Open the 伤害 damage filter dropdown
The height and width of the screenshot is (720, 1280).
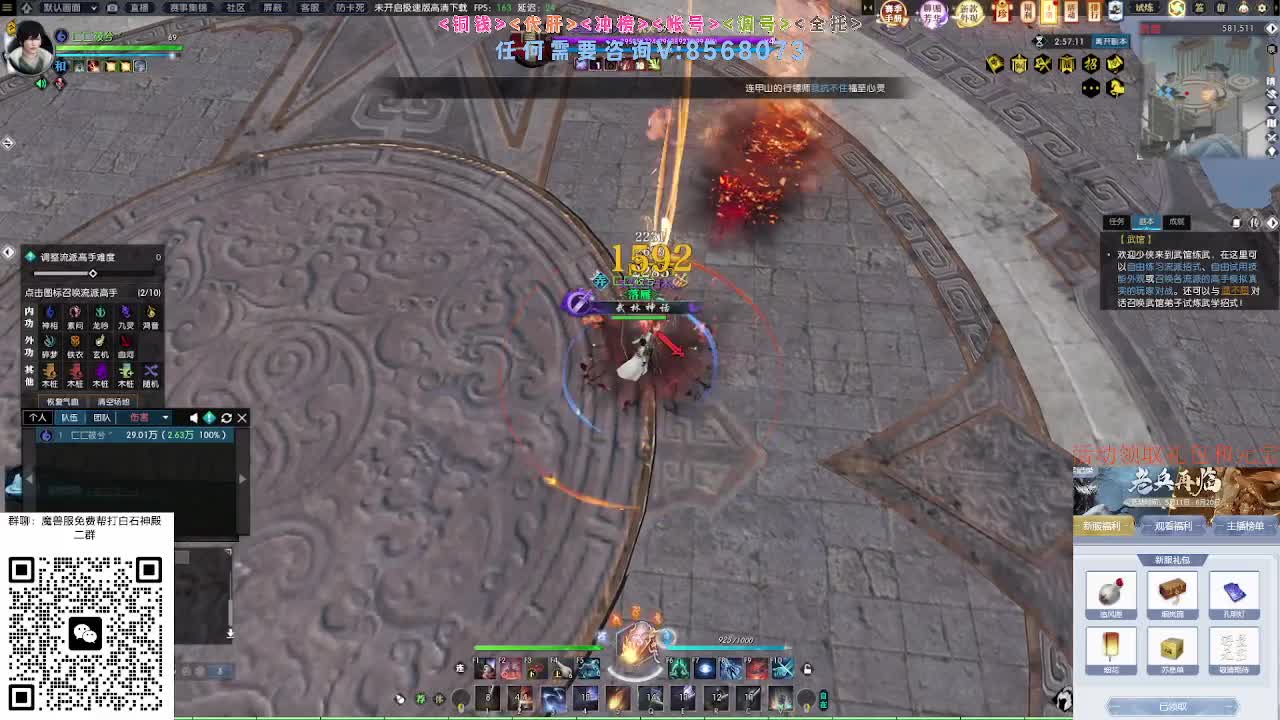pos(165,418)
